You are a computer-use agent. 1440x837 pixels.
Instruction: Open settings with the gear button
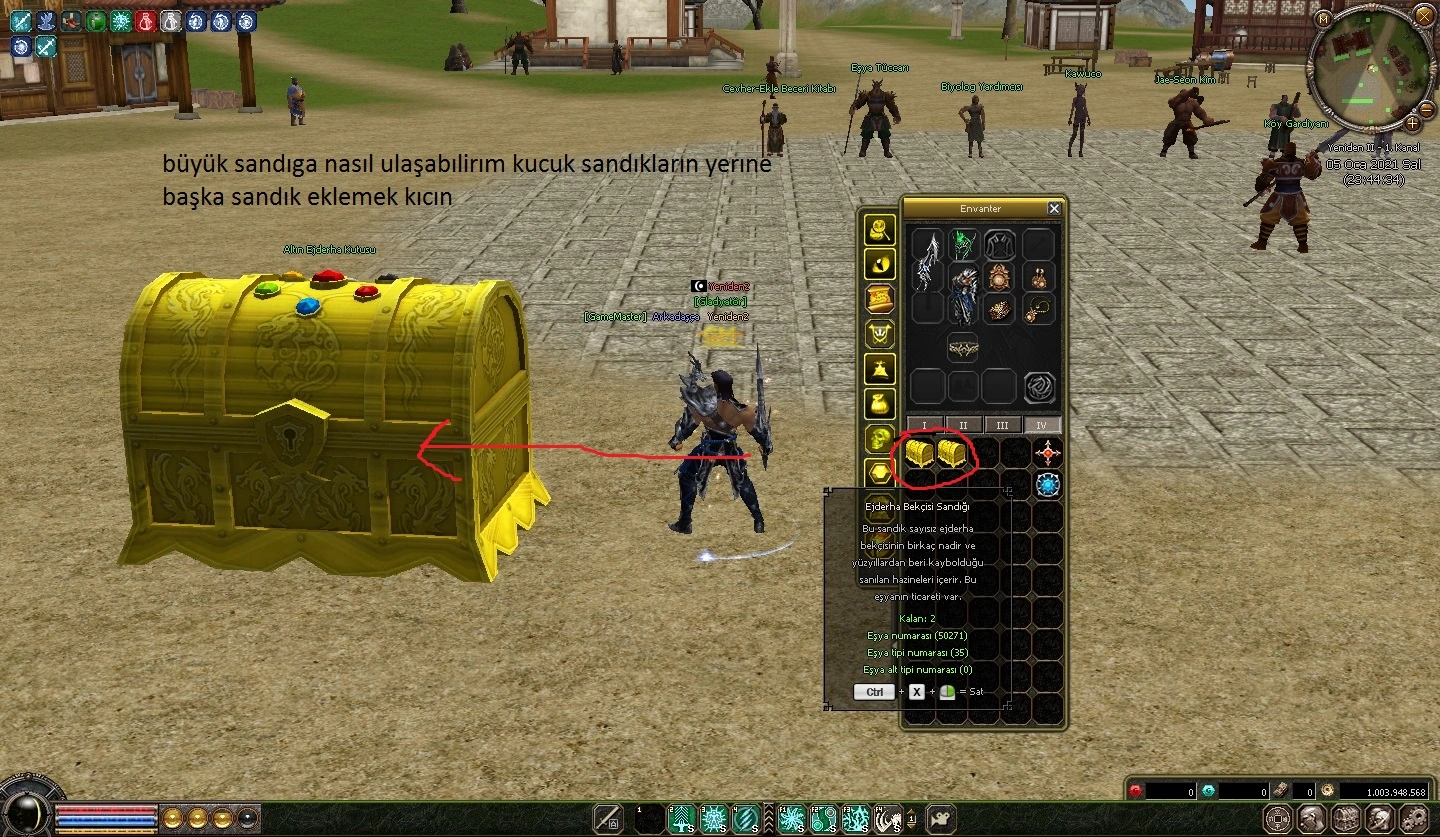1412,818
